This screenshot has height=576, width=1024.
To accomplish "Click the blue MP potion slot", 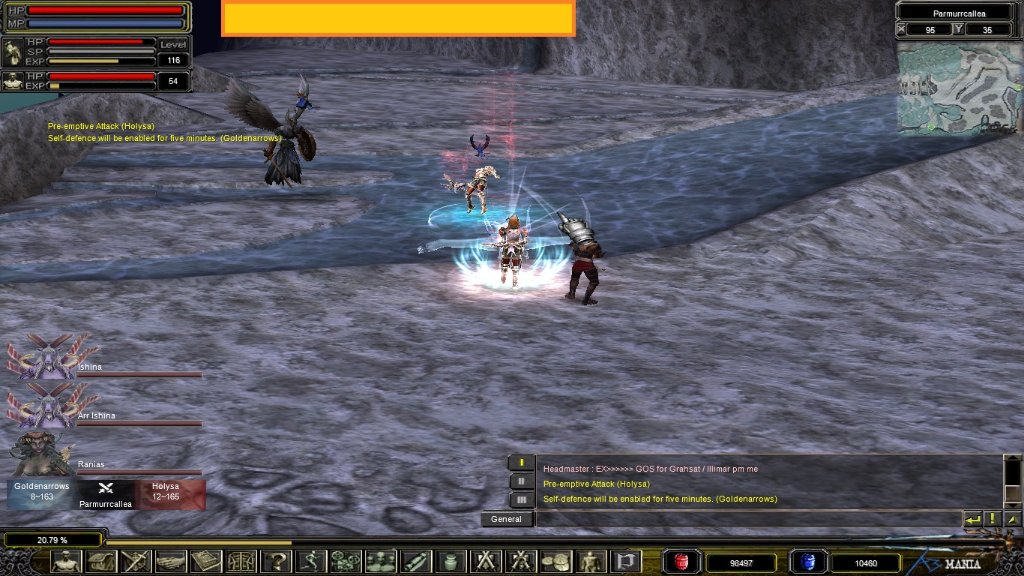I will (807, 562).
